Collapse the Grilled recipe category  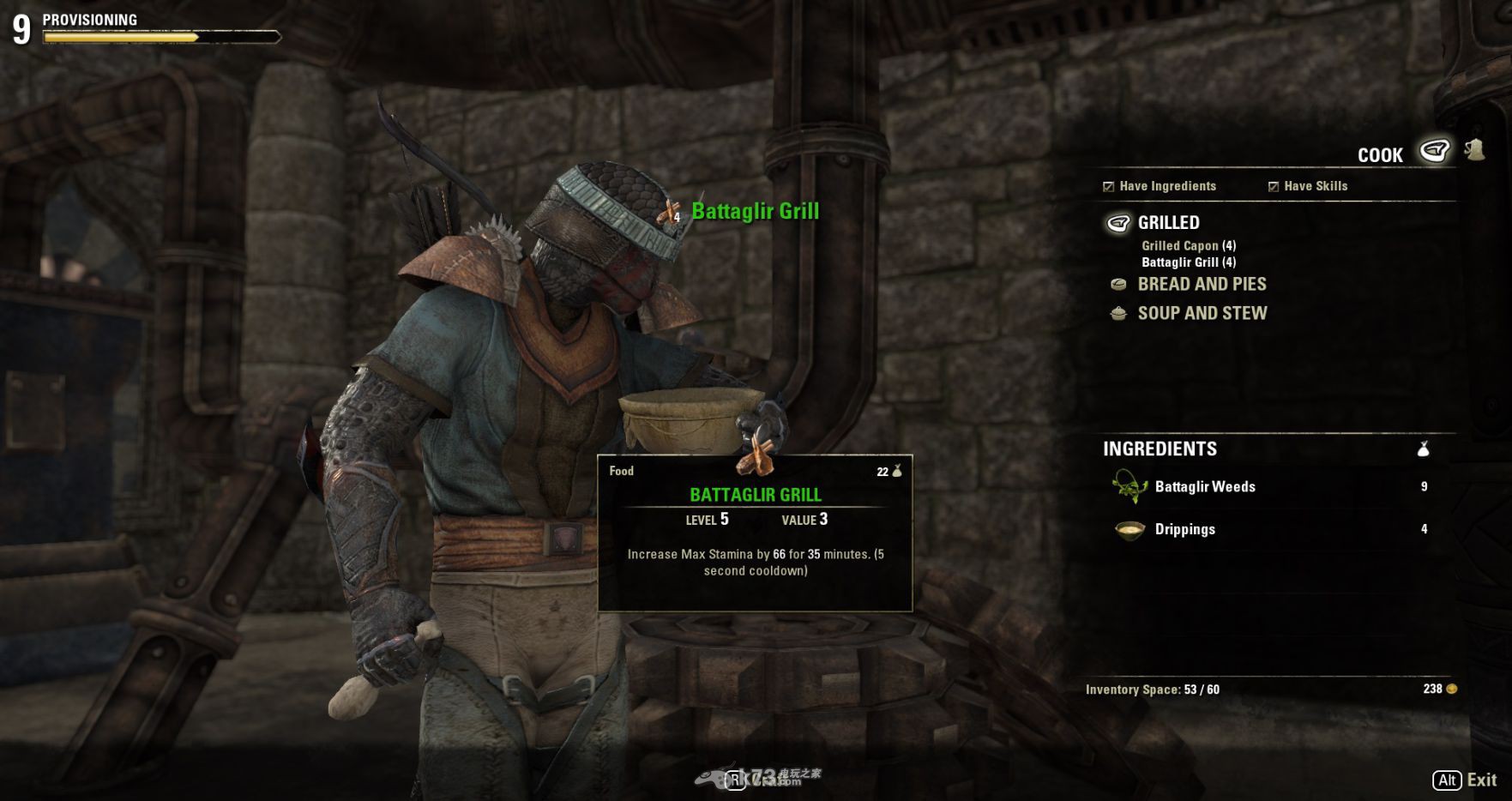click(x=1168, y=223)
